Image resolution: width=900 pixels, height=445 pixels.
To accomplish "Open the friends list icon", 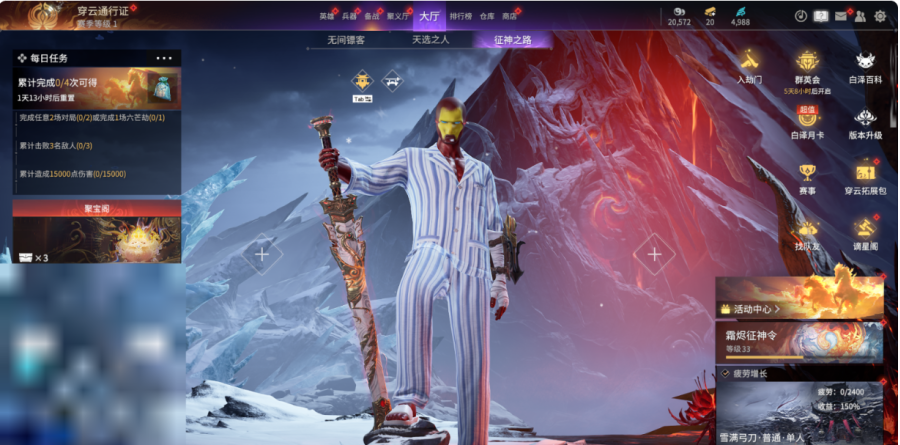I will click(860, 16).
